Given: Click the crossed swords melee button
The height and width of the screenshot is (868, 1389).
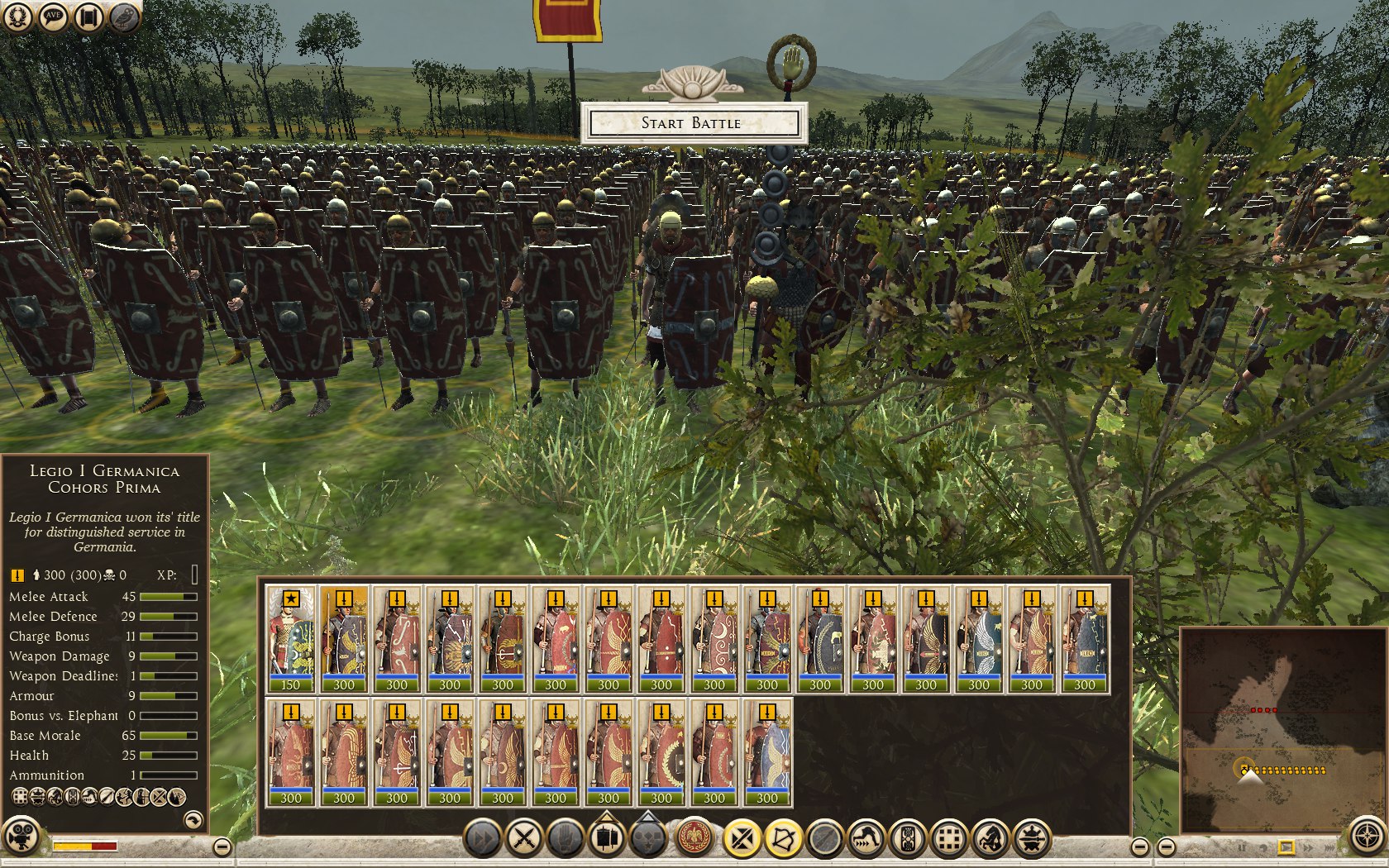Looking at the screenshot, I should (x=524, y=839).
